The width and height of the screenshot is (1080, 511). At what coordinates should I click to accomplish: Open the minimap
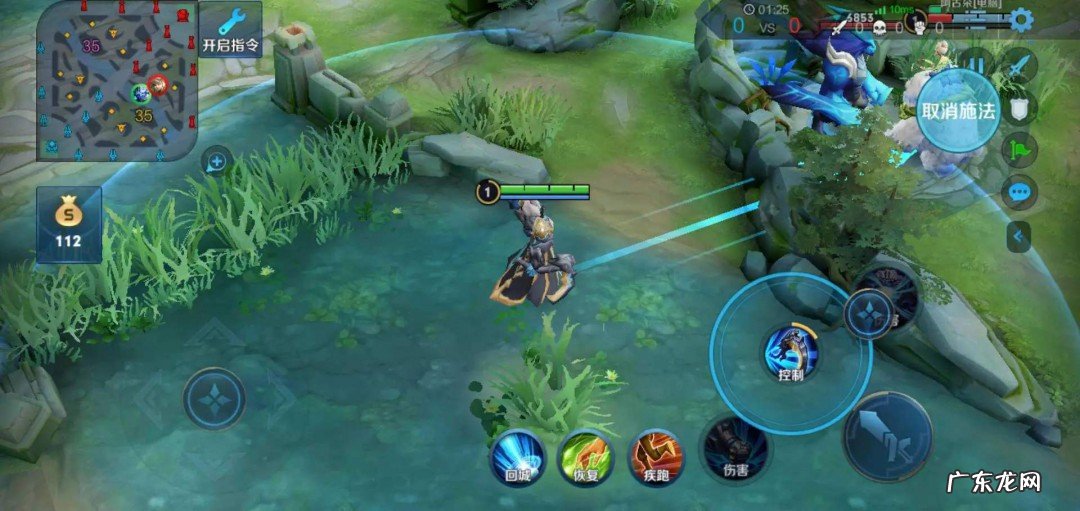(116, 80)
